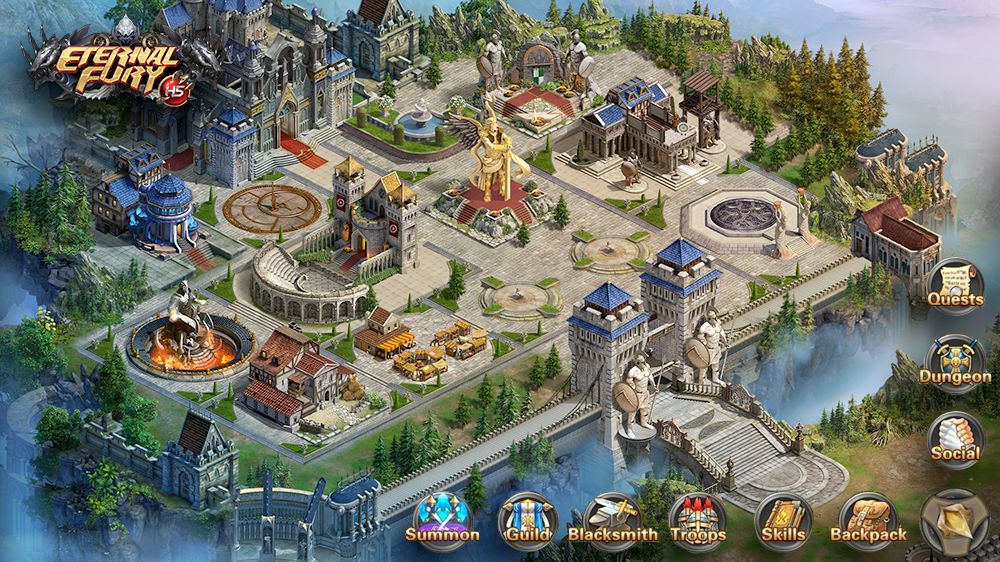Click the golden crystal menu button

954,521
